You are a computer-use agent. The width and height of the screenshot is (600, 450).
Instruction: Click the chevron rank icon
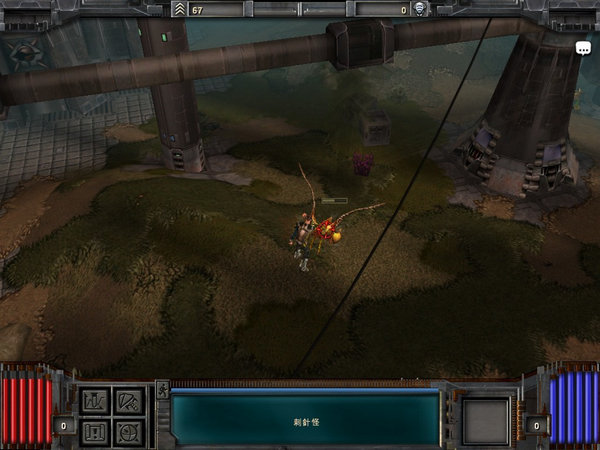180,9
